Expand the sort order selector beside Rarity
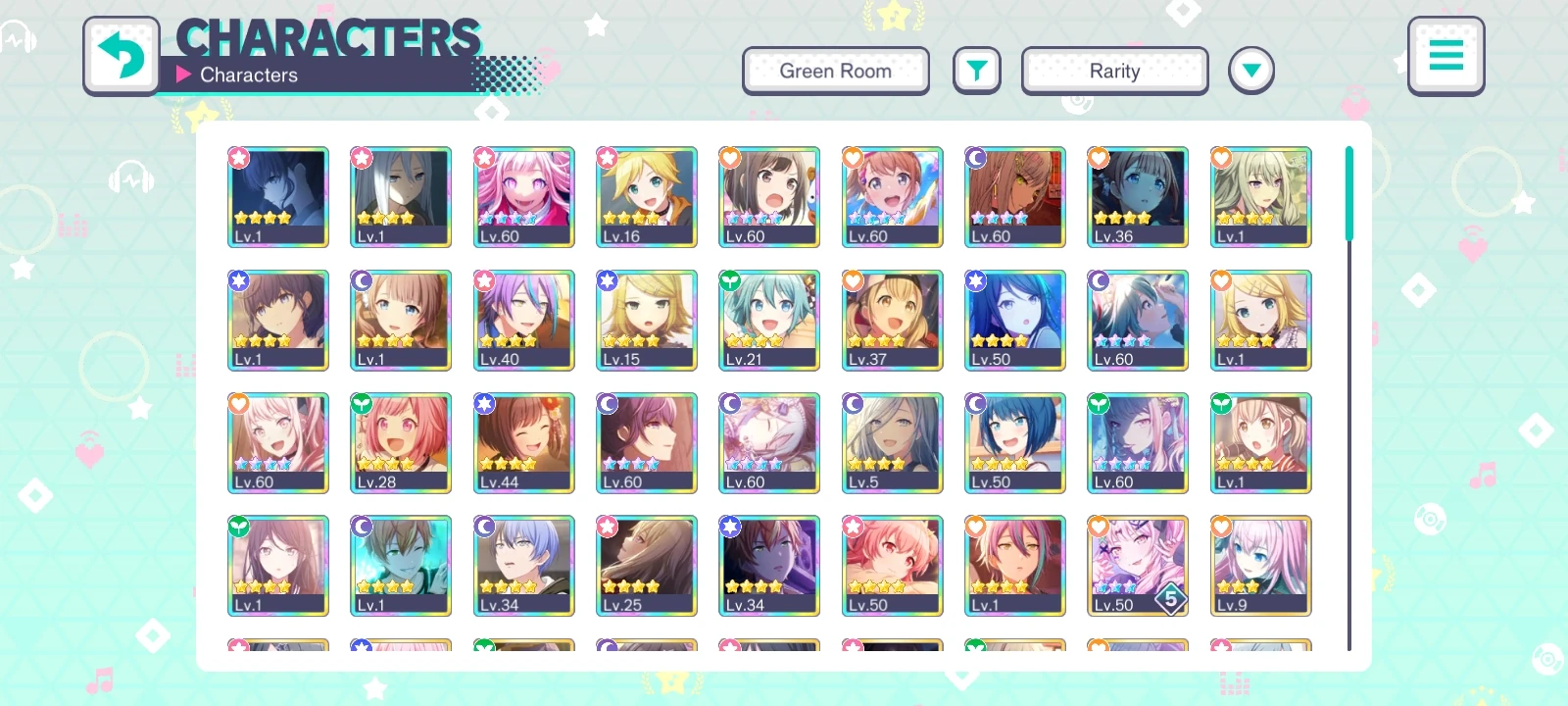 (1251, 69)
